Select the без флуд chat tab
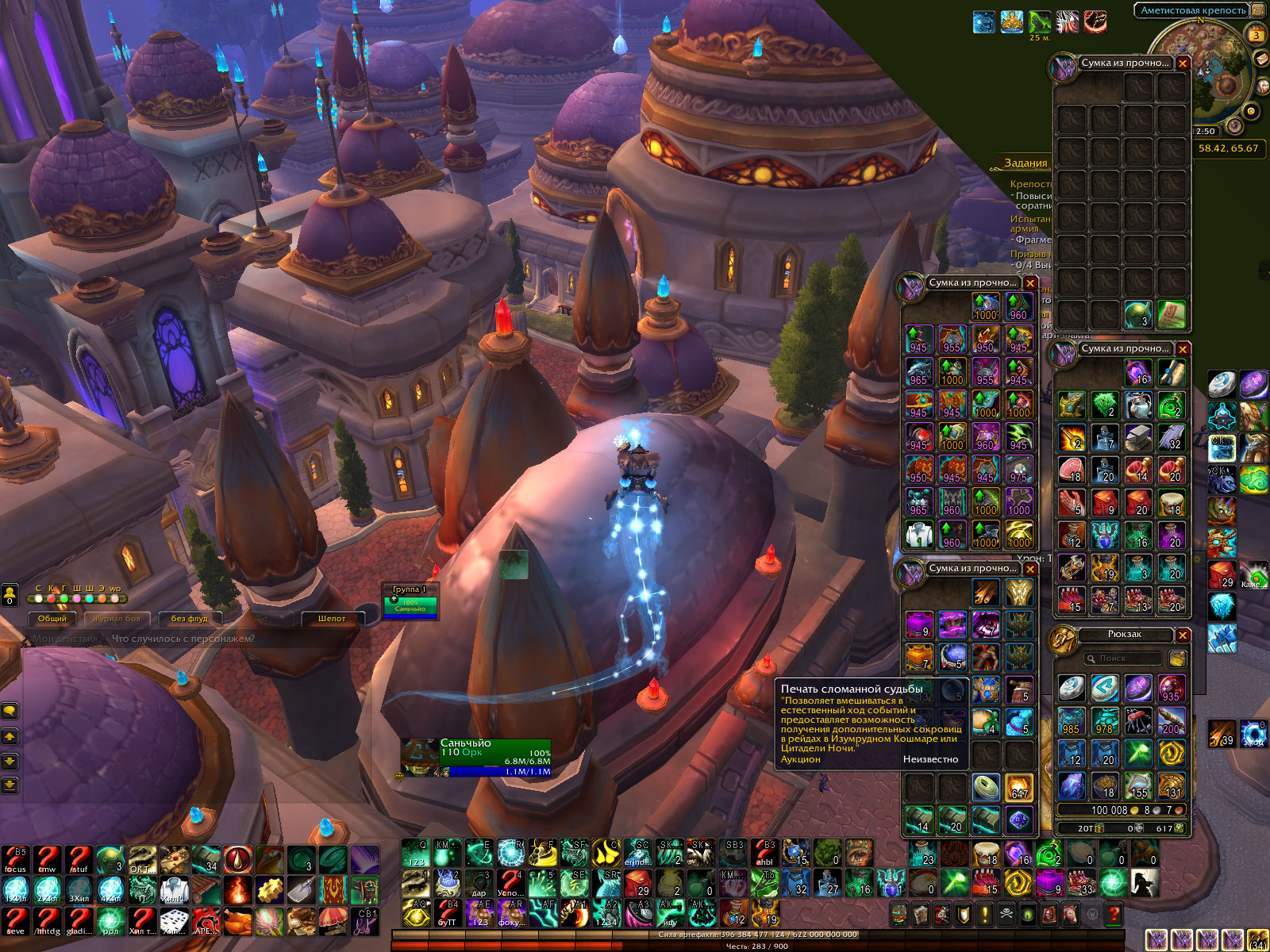This screenshot has width=1270, height=952. [x=189, y=619]
